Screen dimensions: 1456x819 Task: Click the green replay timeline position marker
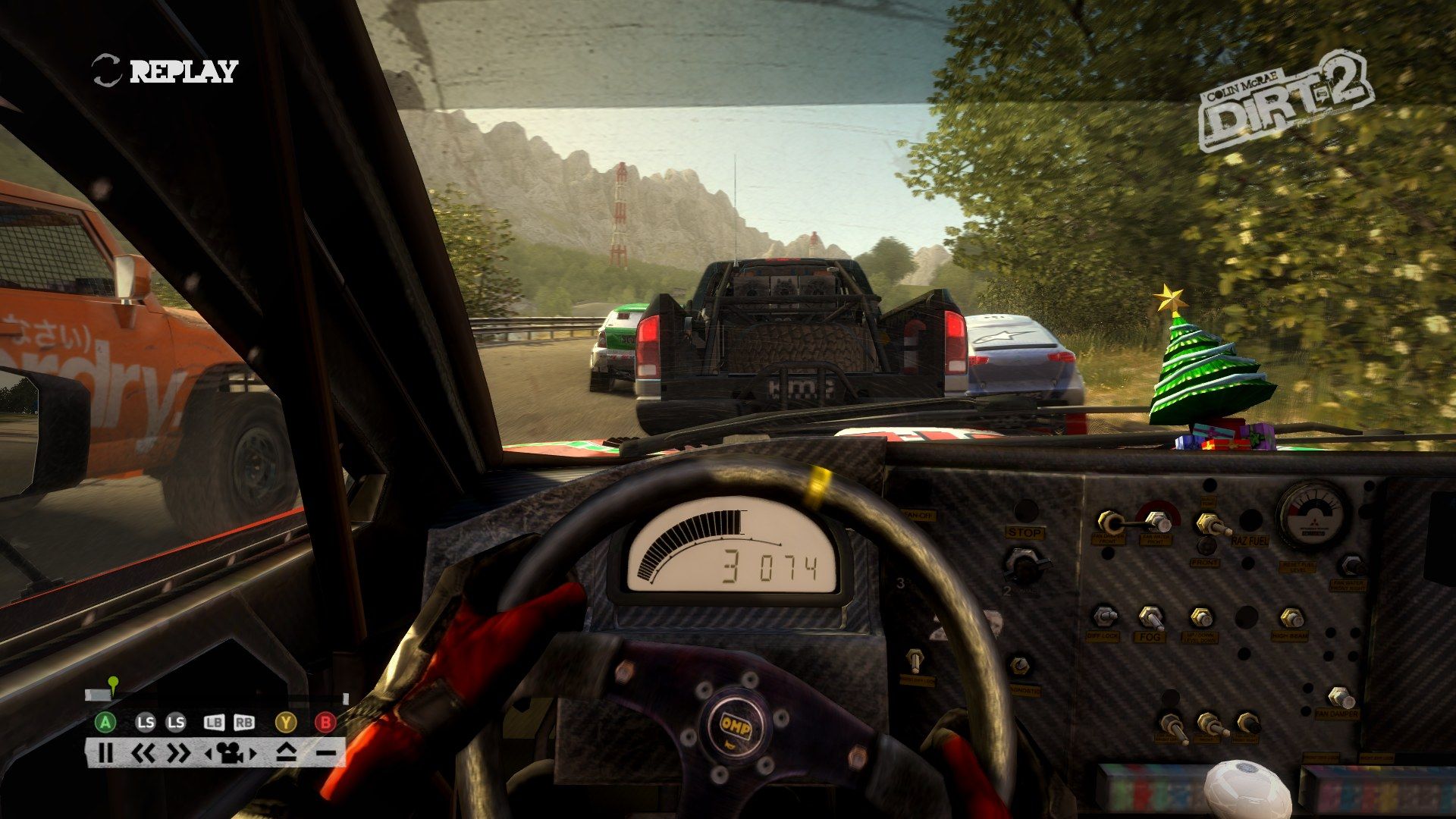tap(113, 683)
